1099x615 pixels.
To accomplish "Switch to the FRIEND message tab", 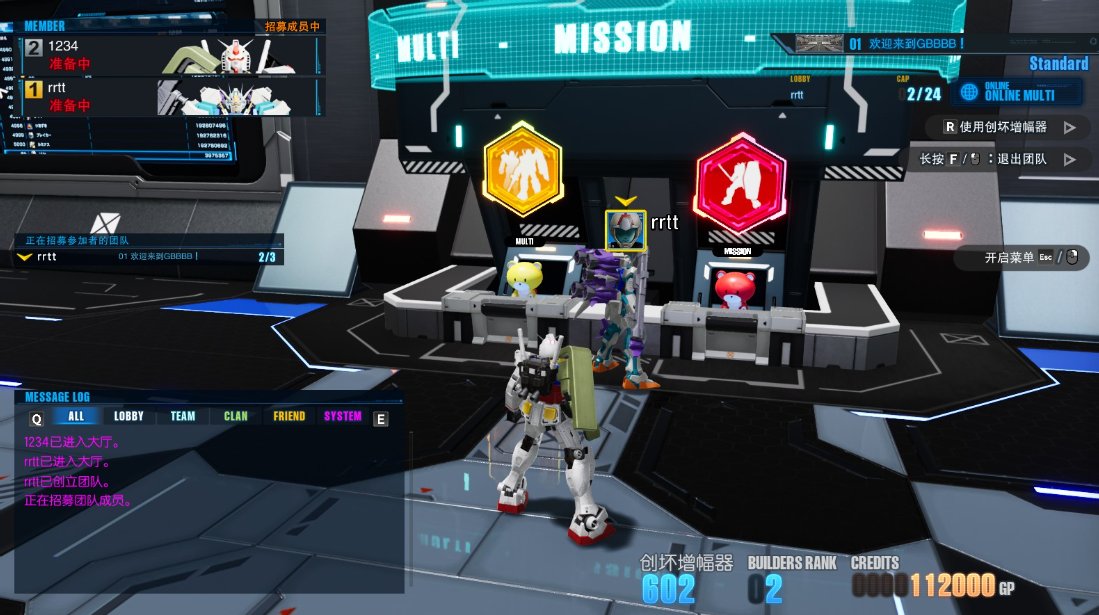I will [x=289, y=417].
